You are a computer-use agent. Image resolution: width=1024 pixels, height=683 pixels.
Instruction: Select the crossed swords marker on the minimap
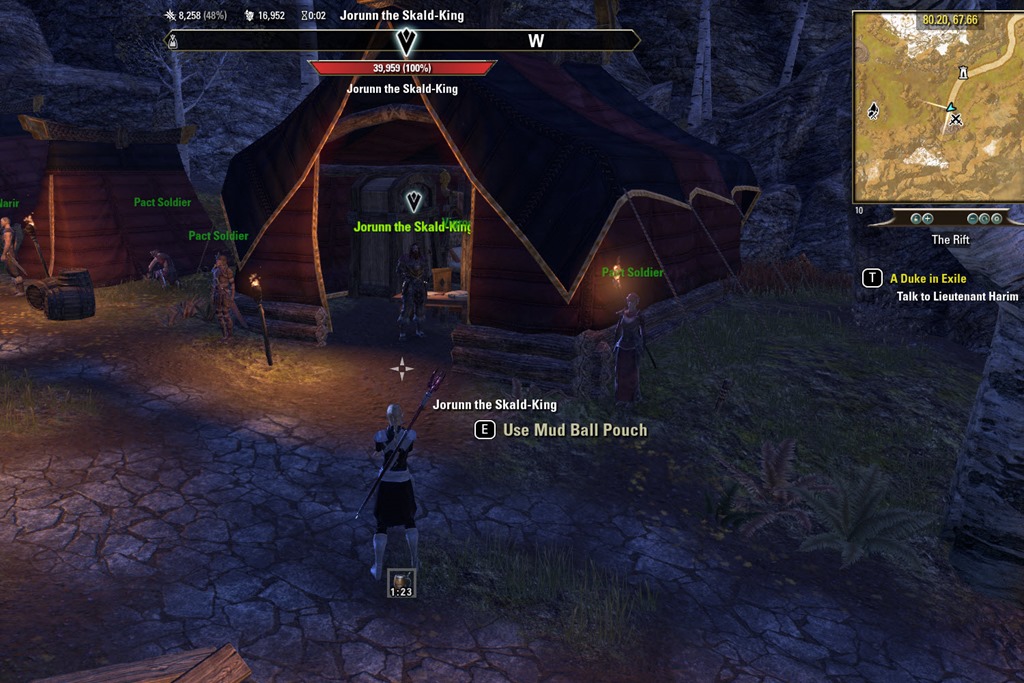coord(956,120)
